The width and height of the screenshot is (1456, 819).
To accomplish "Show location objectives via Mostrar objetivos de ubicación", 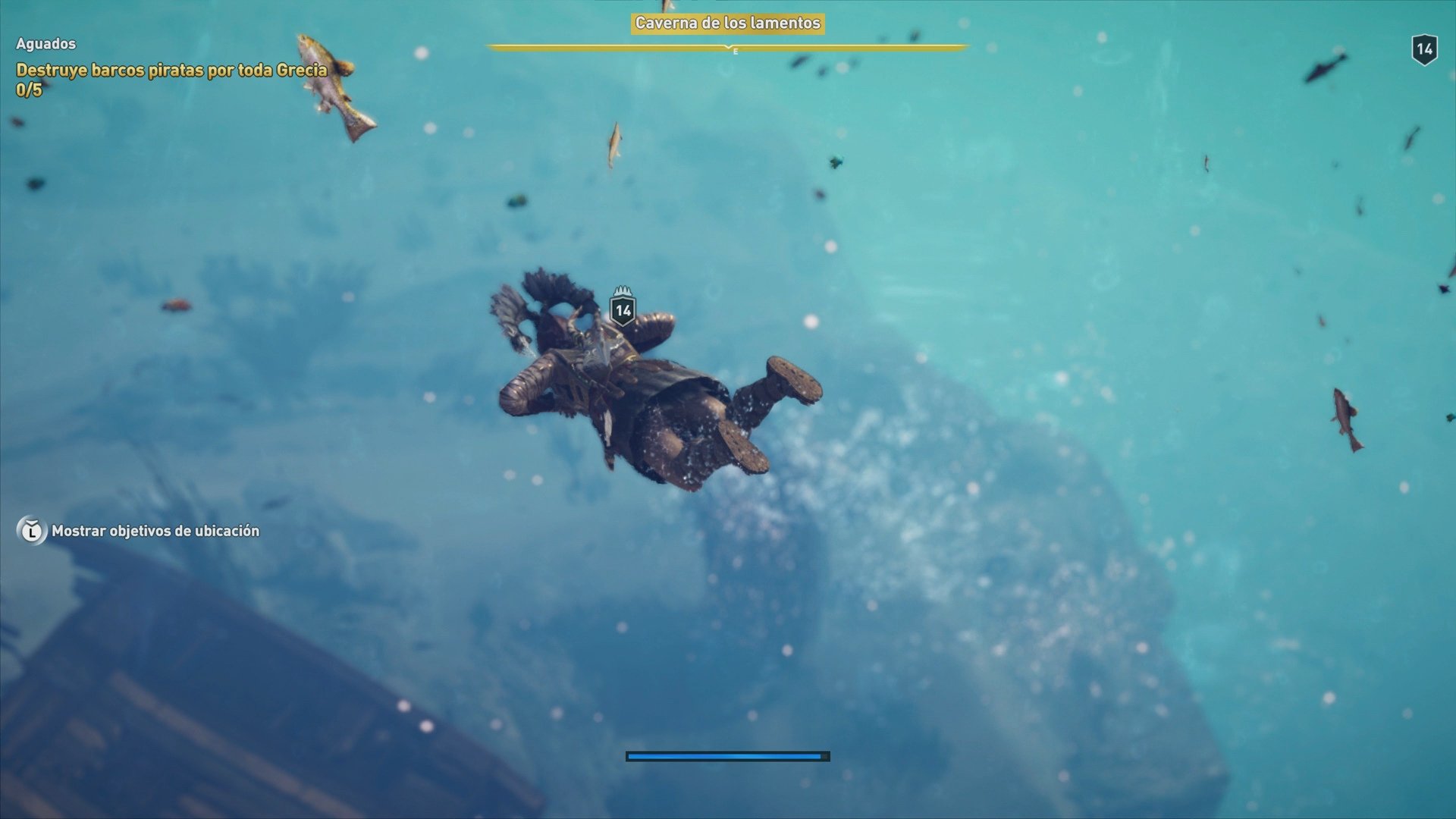I will 155,532.
